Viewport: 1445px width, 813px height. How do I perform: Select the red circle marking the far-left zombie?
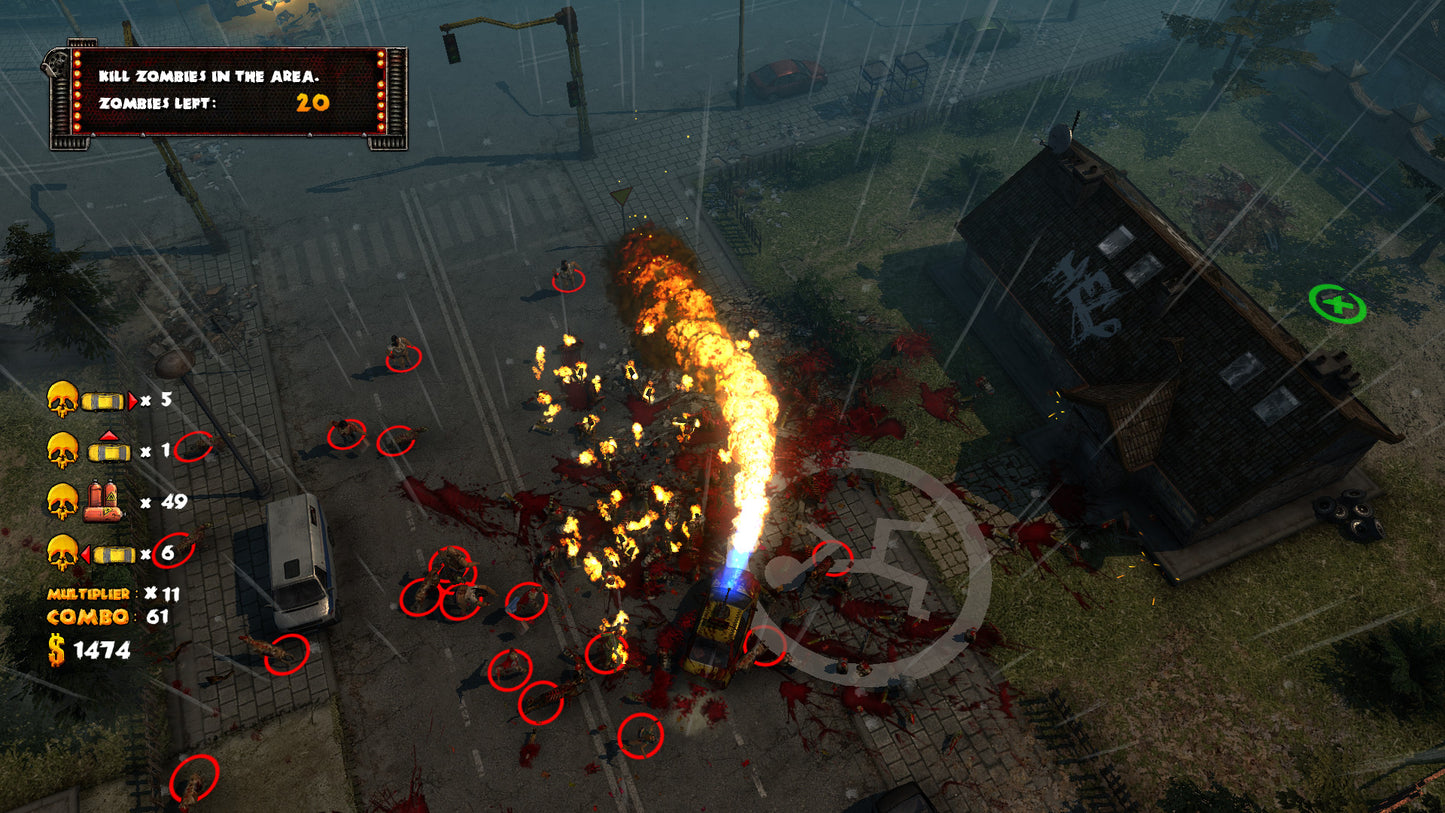click(x=196, y=777)
